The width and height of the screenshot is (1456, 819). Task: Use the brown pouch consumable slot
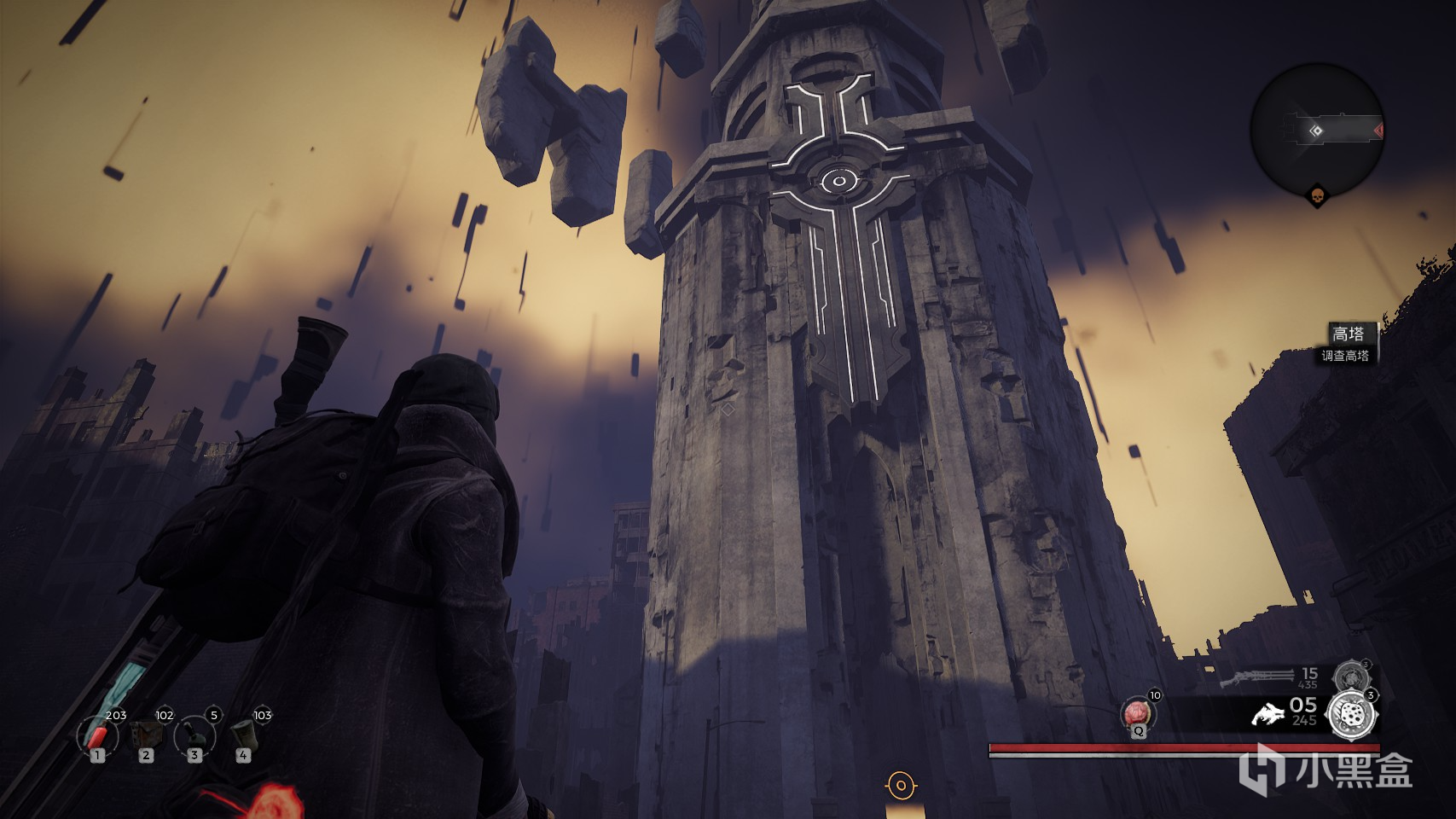coord(146,735)
